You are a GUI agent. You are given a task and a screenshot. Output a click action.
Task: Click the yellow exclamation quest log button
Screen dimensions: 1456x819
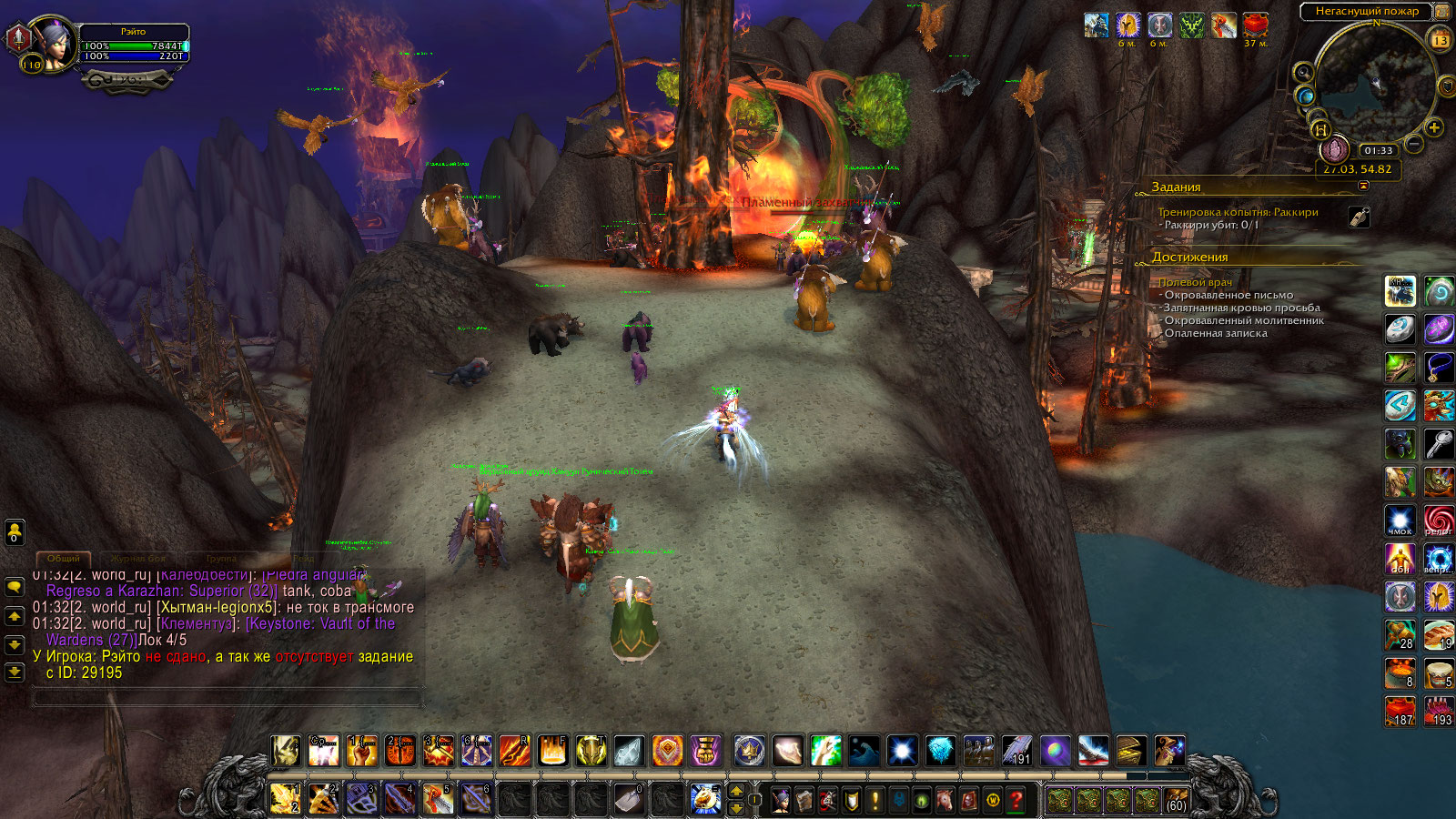(x=875, y=800)
